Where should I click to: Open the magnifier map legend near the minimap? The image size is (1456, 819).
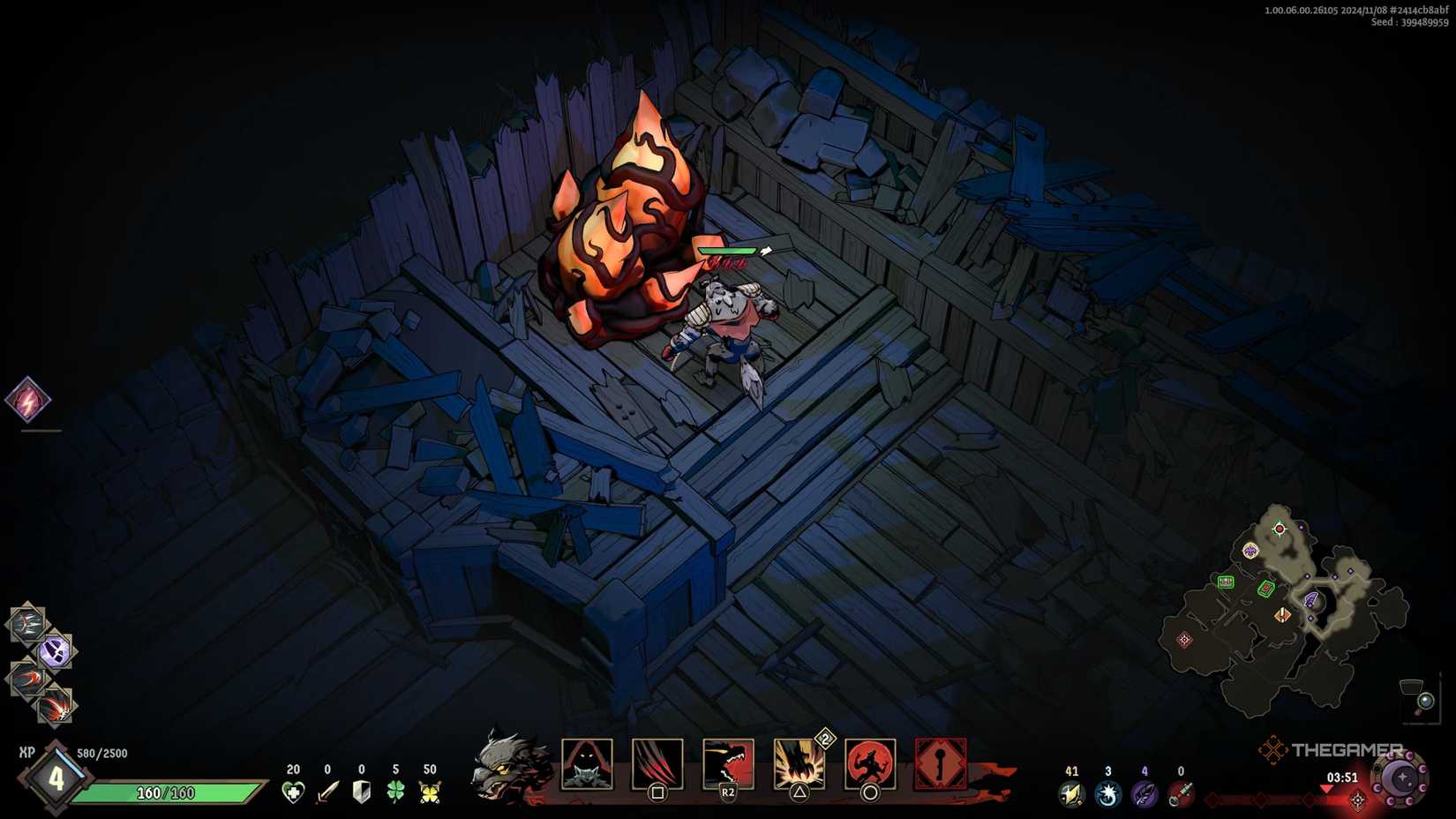click(x=1425, y=702)
